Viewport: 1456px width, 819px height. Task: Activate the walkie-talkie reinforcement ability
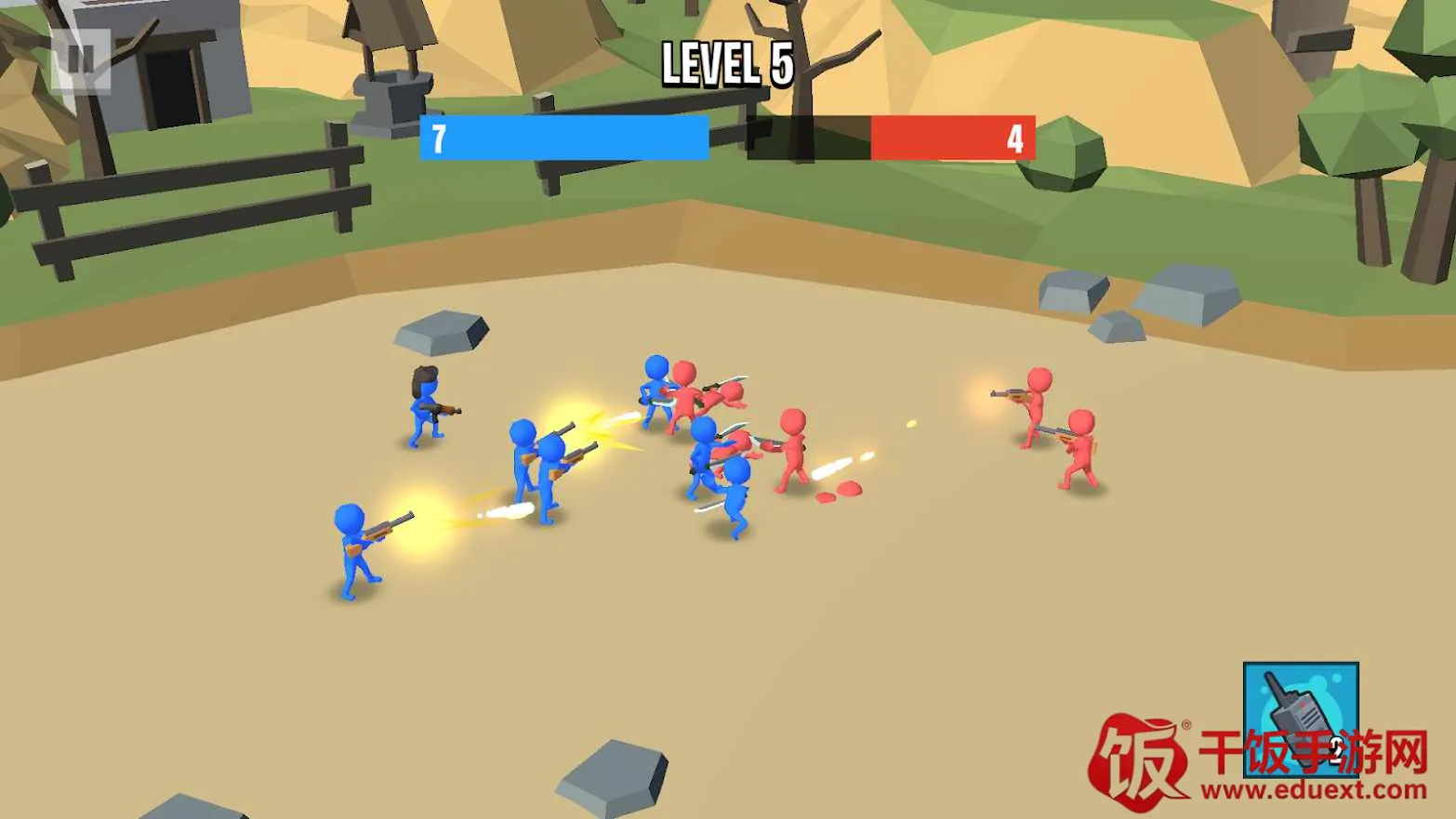click(x=1300, y=719)
